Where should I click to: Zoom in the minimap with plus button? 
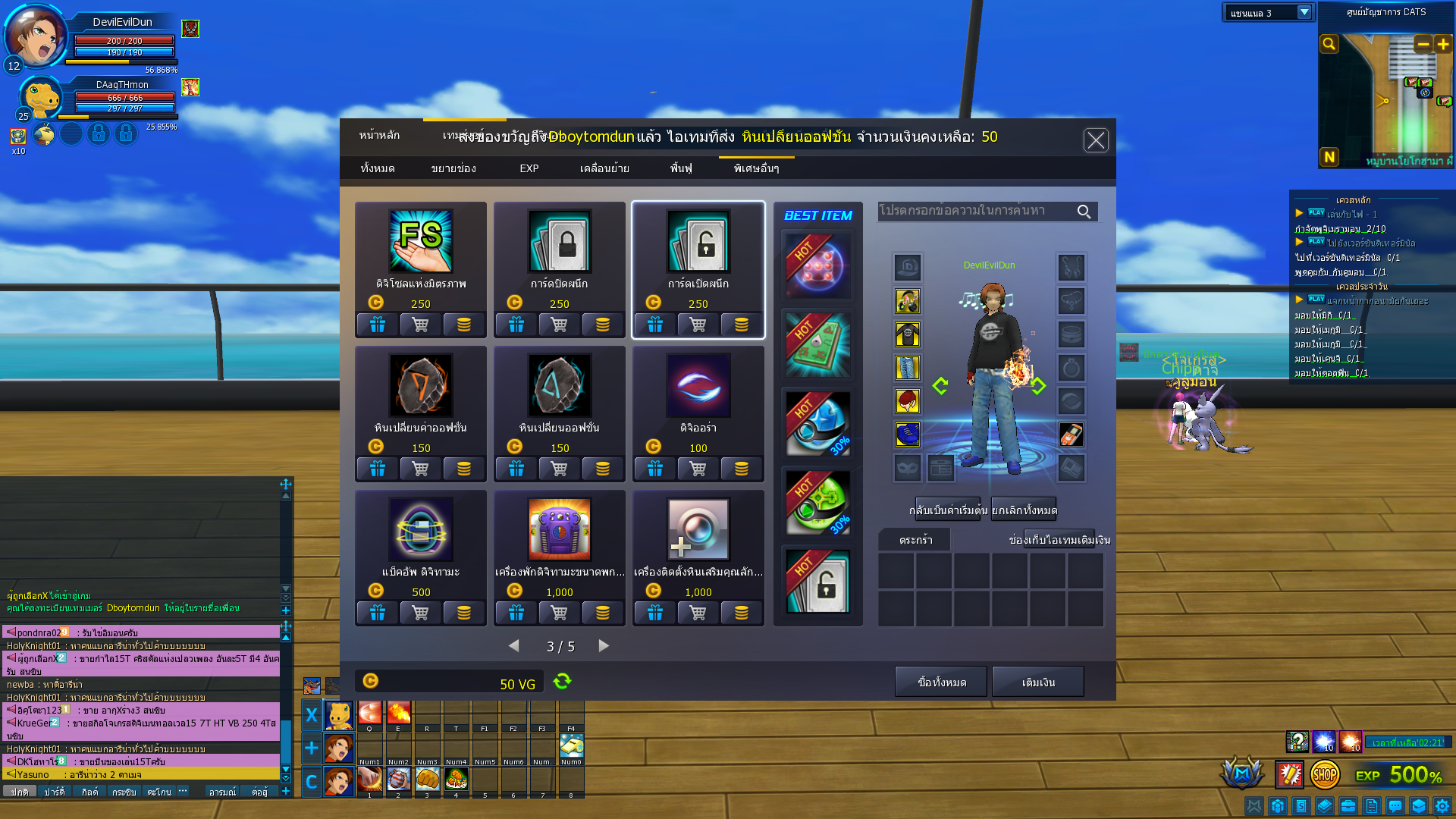[1443, 45]
